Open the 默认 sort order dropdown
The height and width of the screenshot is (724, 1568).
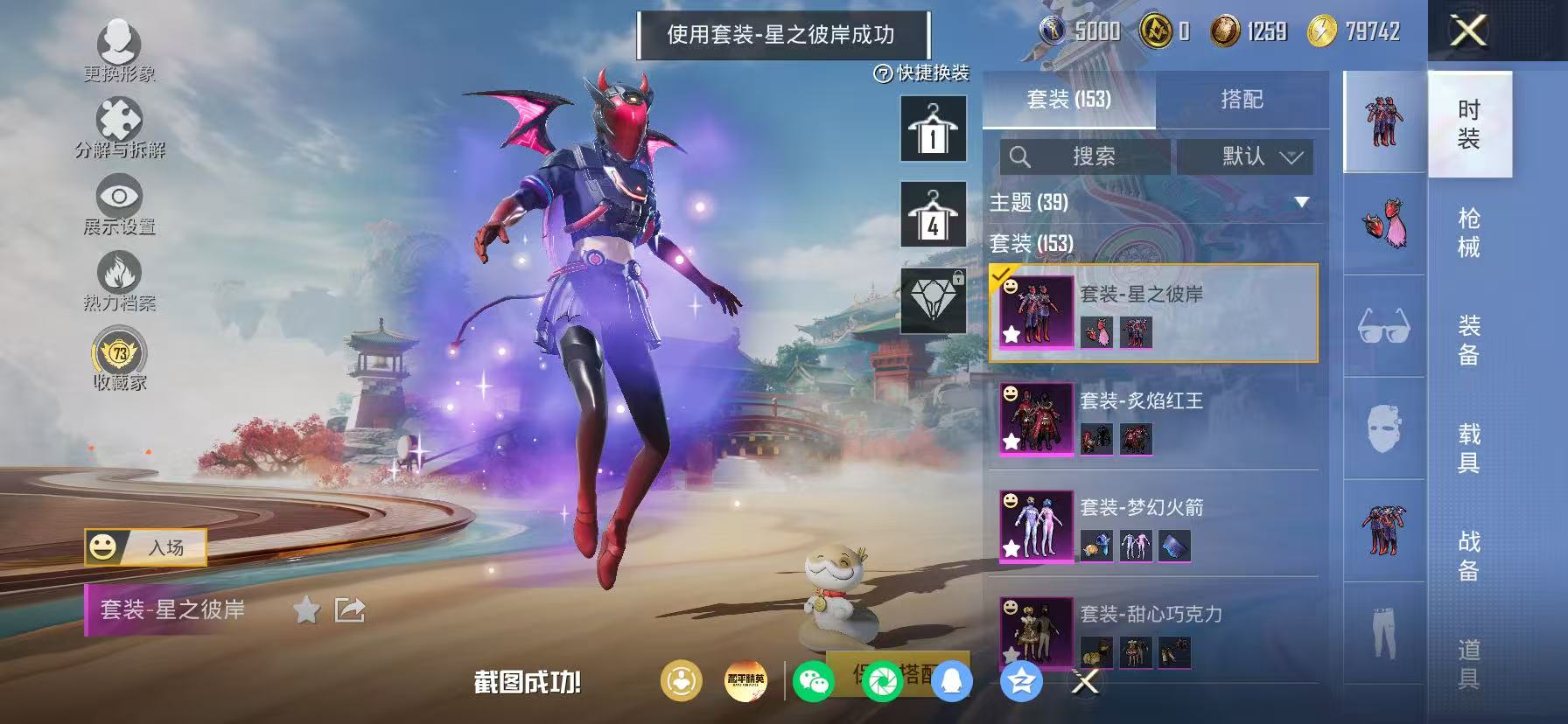(1246, 157)
